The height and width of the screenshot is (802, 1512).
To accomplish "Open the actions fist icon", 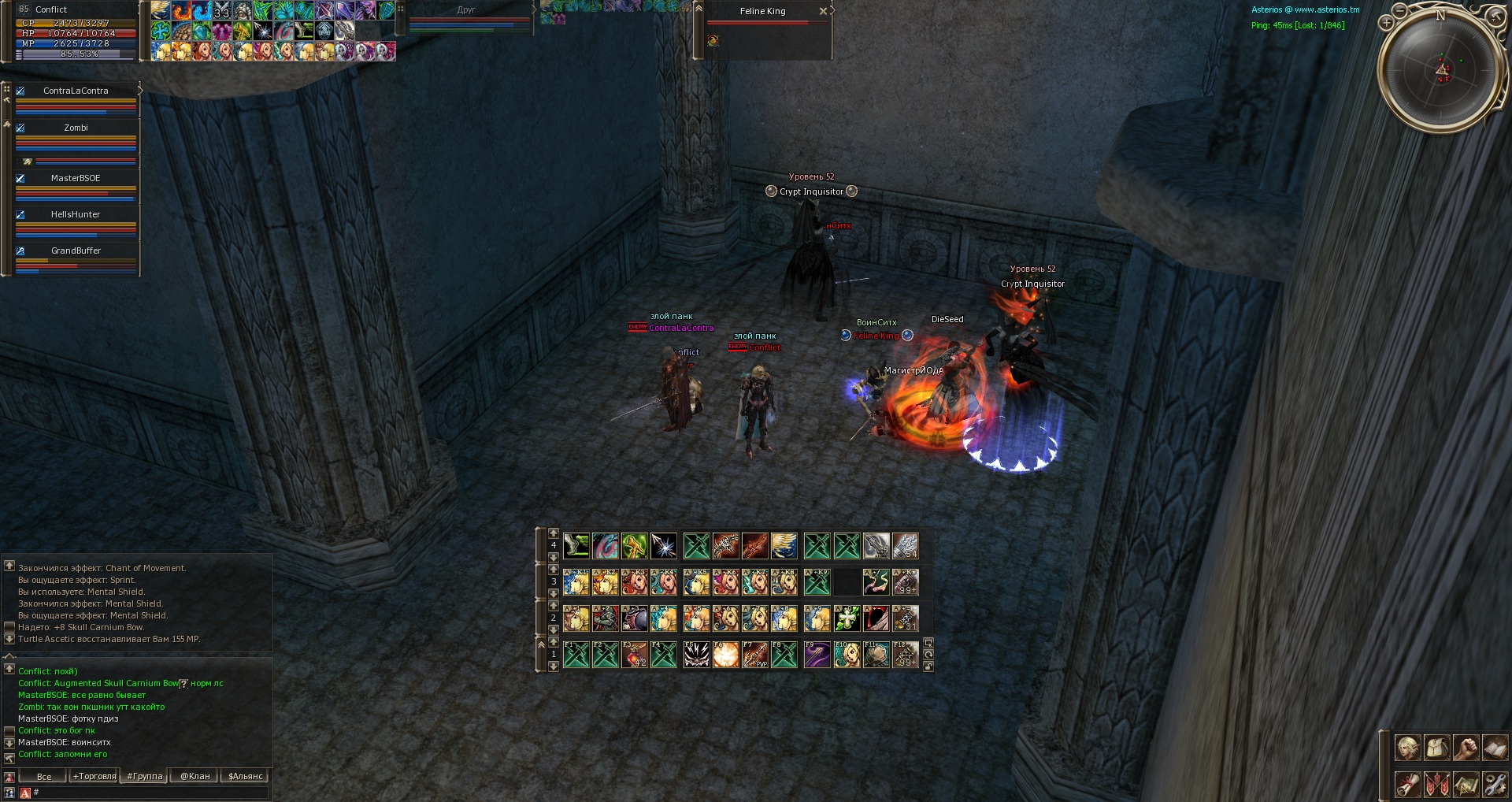I will click(x=1466, y=748).
